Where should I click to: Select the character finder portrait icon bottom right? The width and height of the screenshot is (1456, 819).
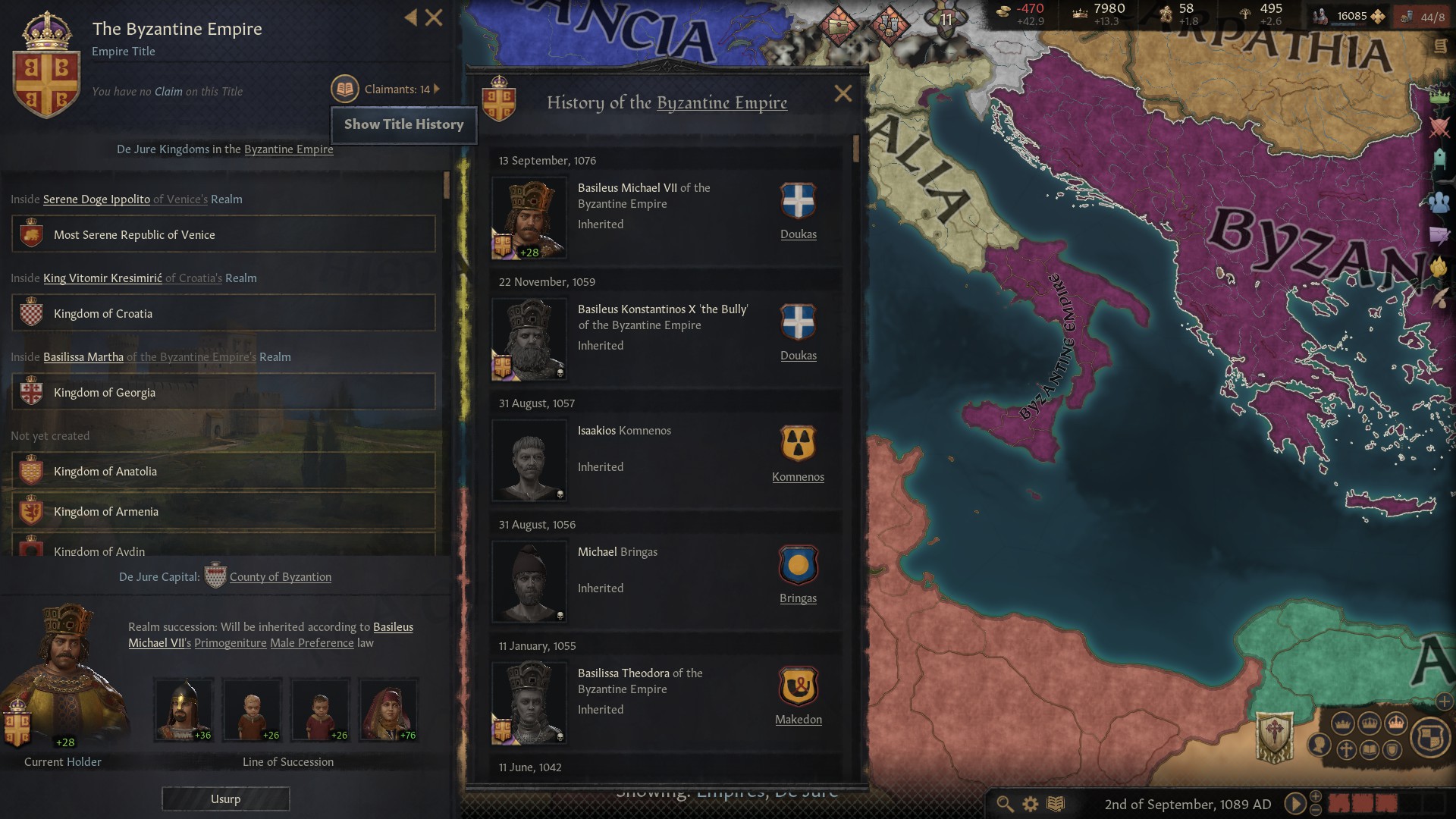pos(1319,747)
